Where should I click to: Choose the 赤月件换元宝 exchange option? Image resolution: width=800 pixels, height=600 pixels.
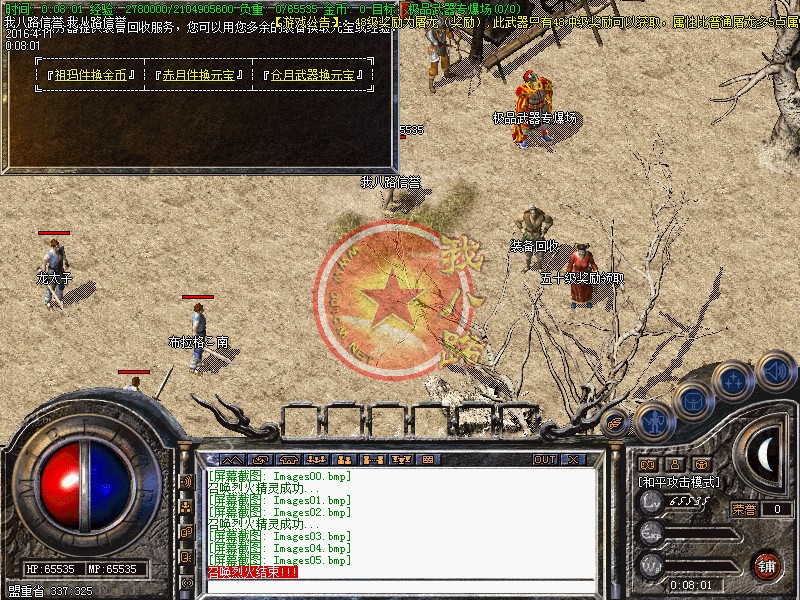coord(204,75)
